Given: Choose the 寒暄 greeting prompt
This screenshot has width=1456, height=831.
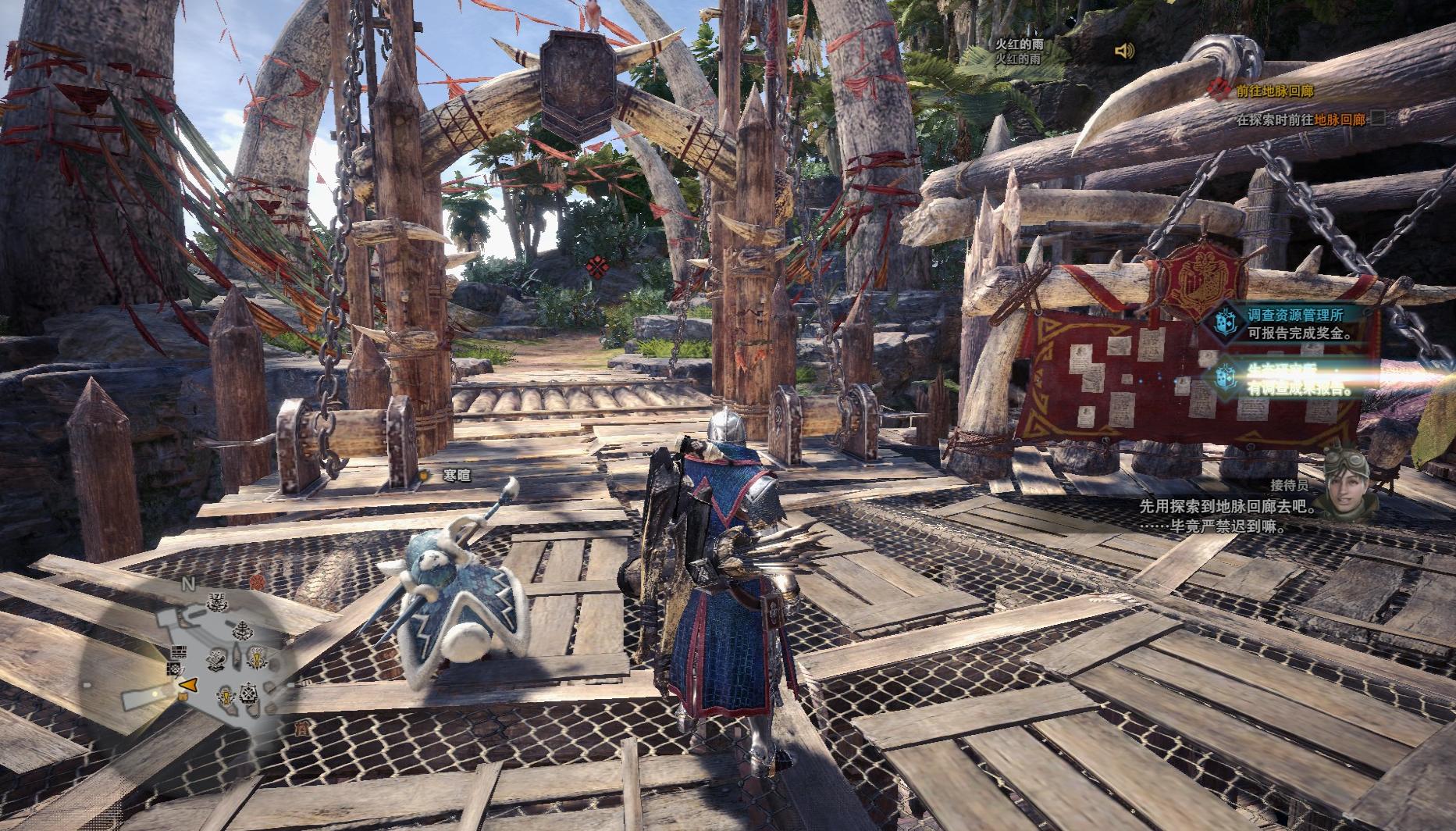Looking at the screenshot, I should coord(457,475).
